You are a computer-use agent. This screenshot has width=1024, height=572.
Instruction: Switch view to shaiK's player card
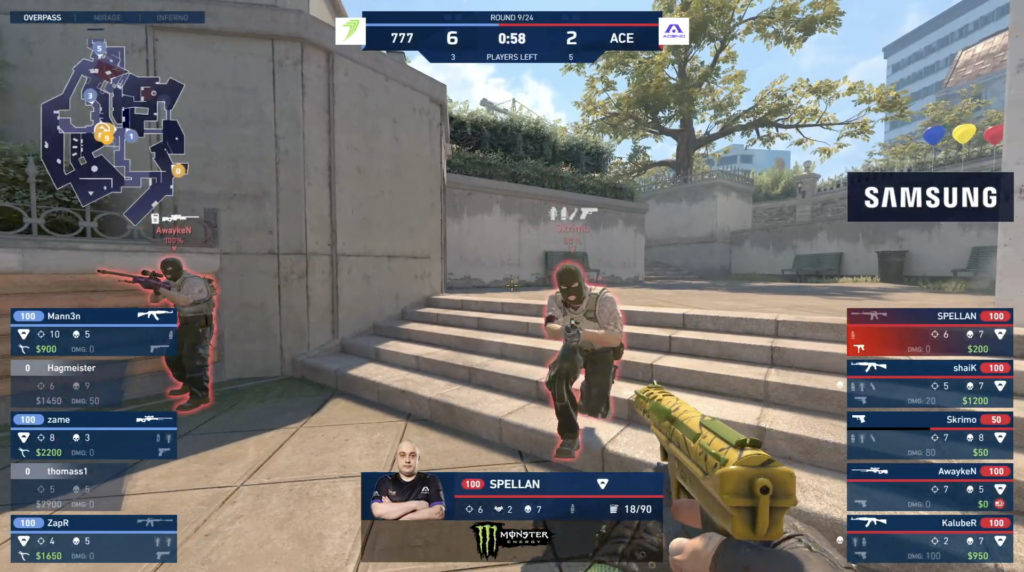[929, 384]
